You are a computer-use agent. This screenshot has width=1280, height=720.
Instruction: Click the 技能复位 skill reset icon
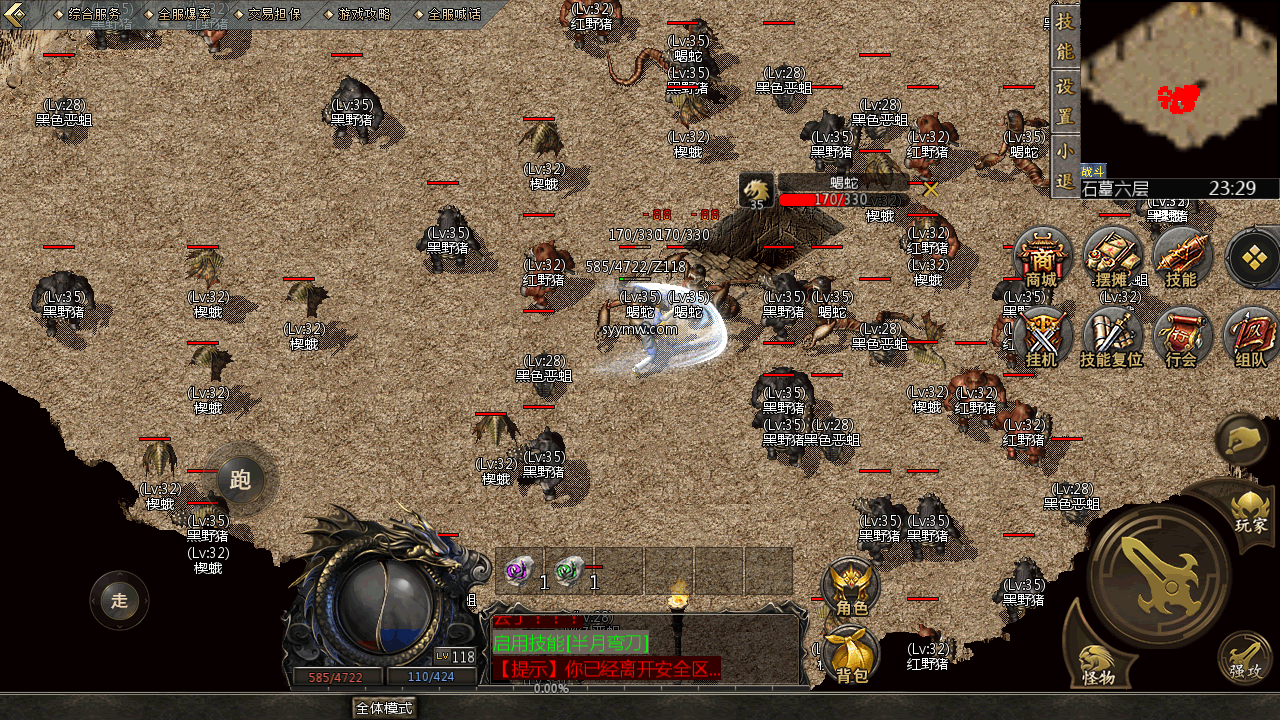[1112, 336]
